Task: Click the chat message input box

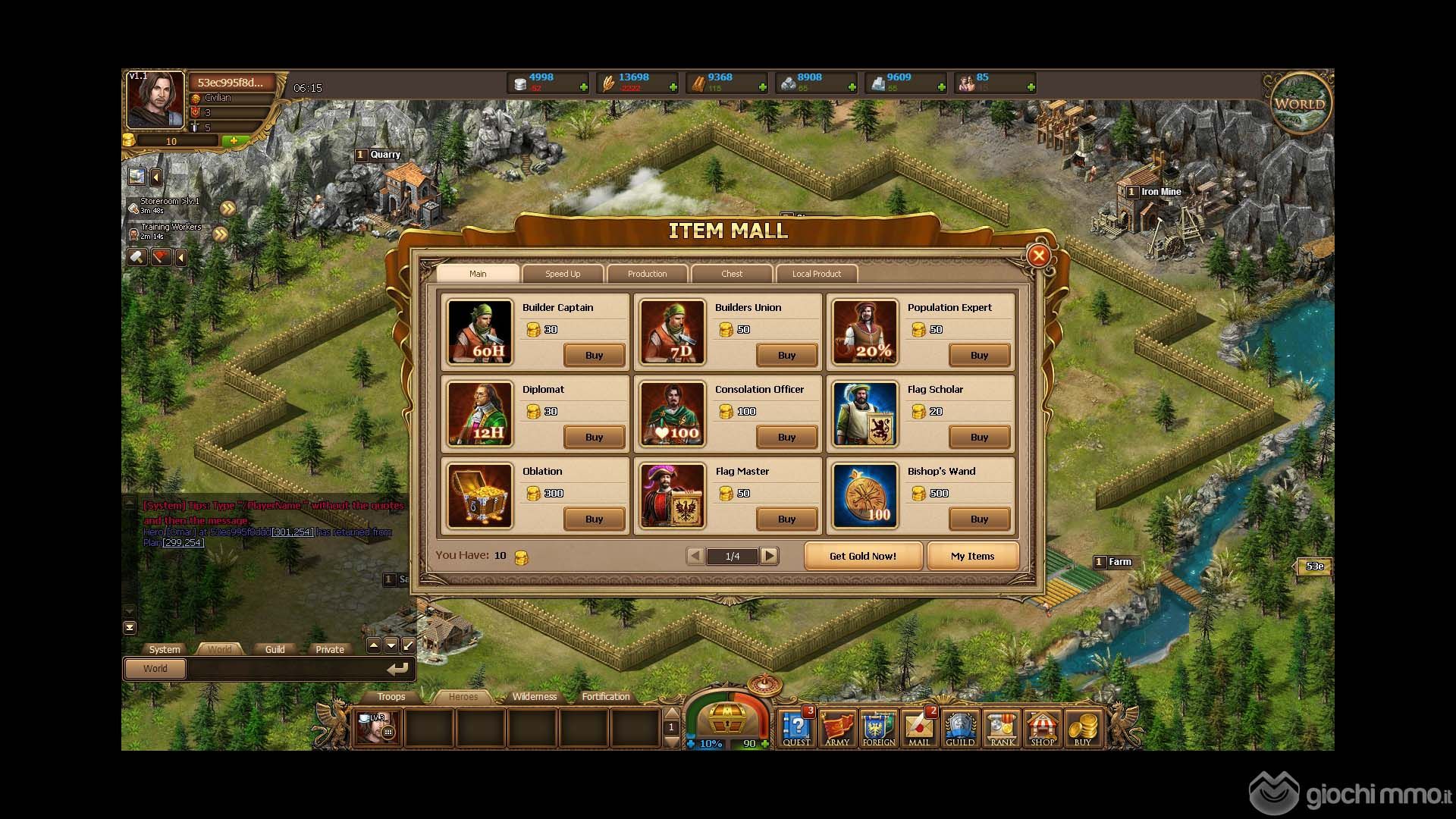Action: pos(284,669)
